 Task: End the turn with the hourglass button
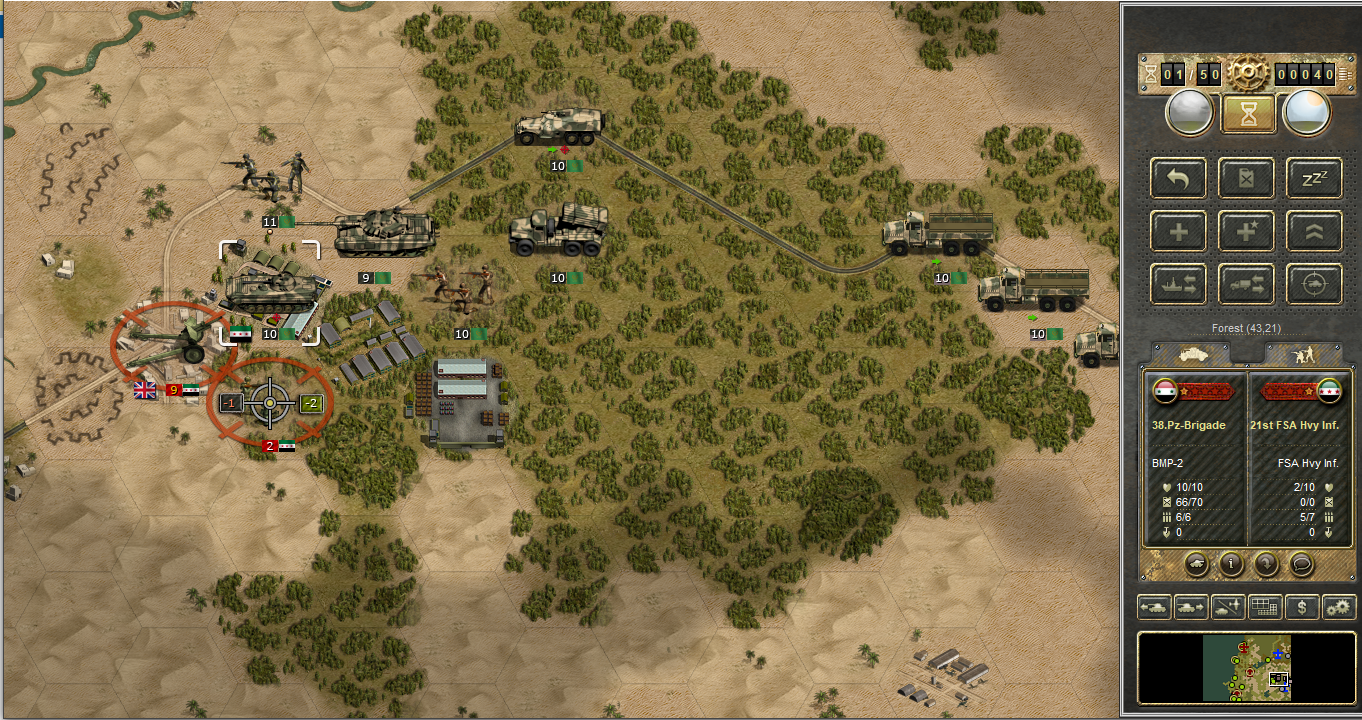(x=1247, y=113)
